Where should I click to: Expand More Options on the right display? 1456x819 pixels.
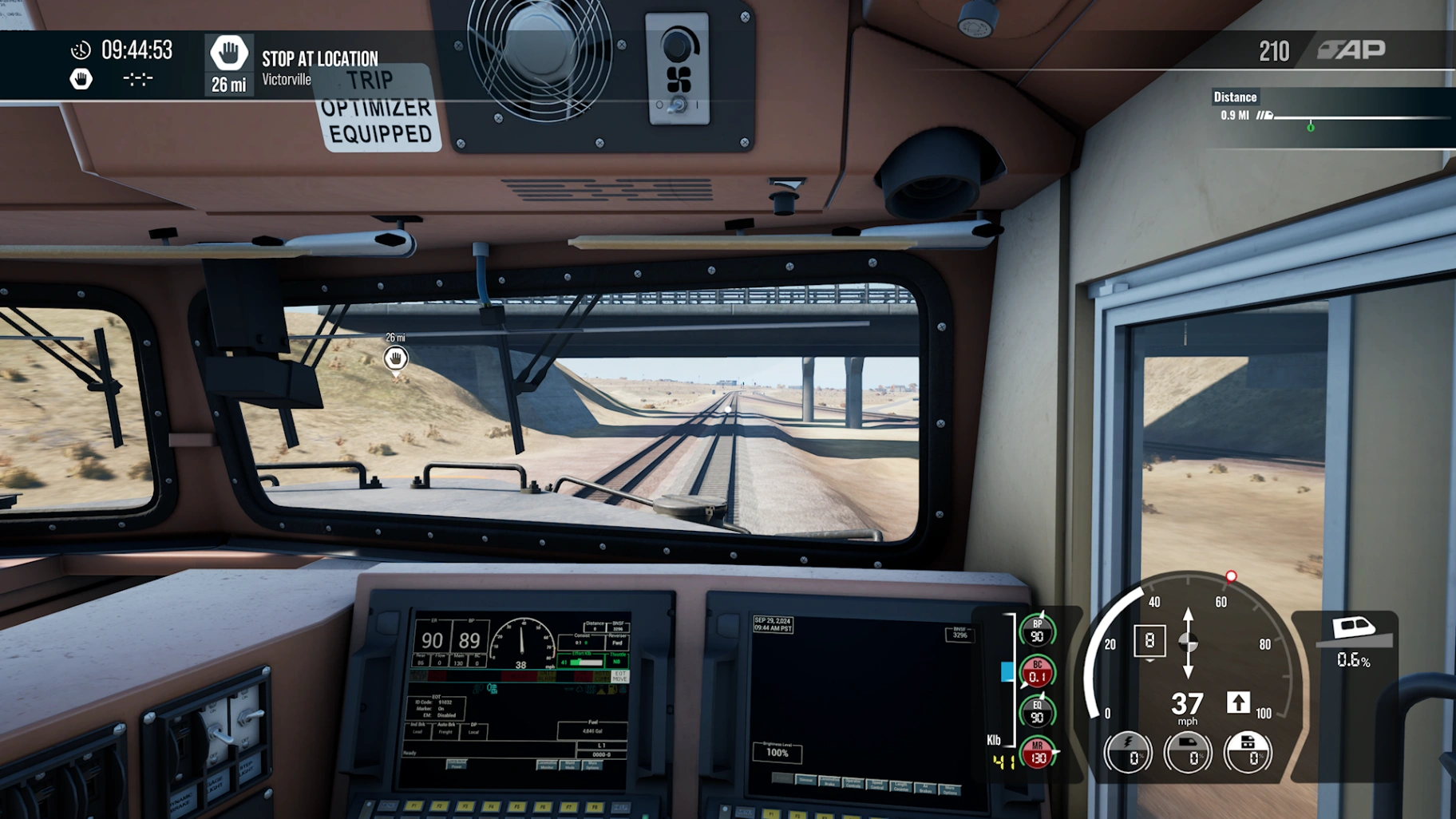[949, 789]
